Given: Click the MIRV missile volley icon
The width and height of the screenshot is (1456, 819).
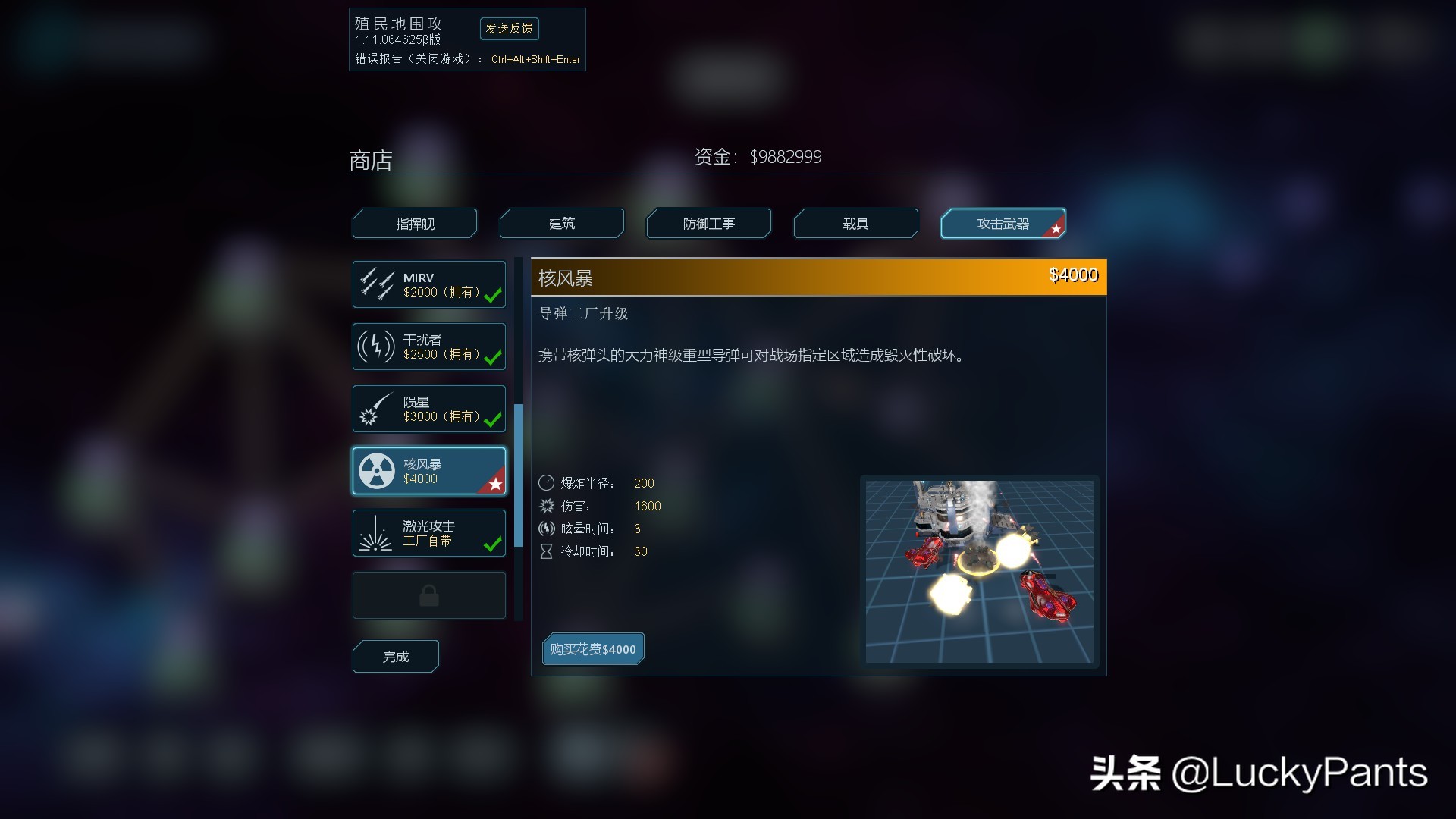Looking at the screenshot, I should (x=377, y=284).
